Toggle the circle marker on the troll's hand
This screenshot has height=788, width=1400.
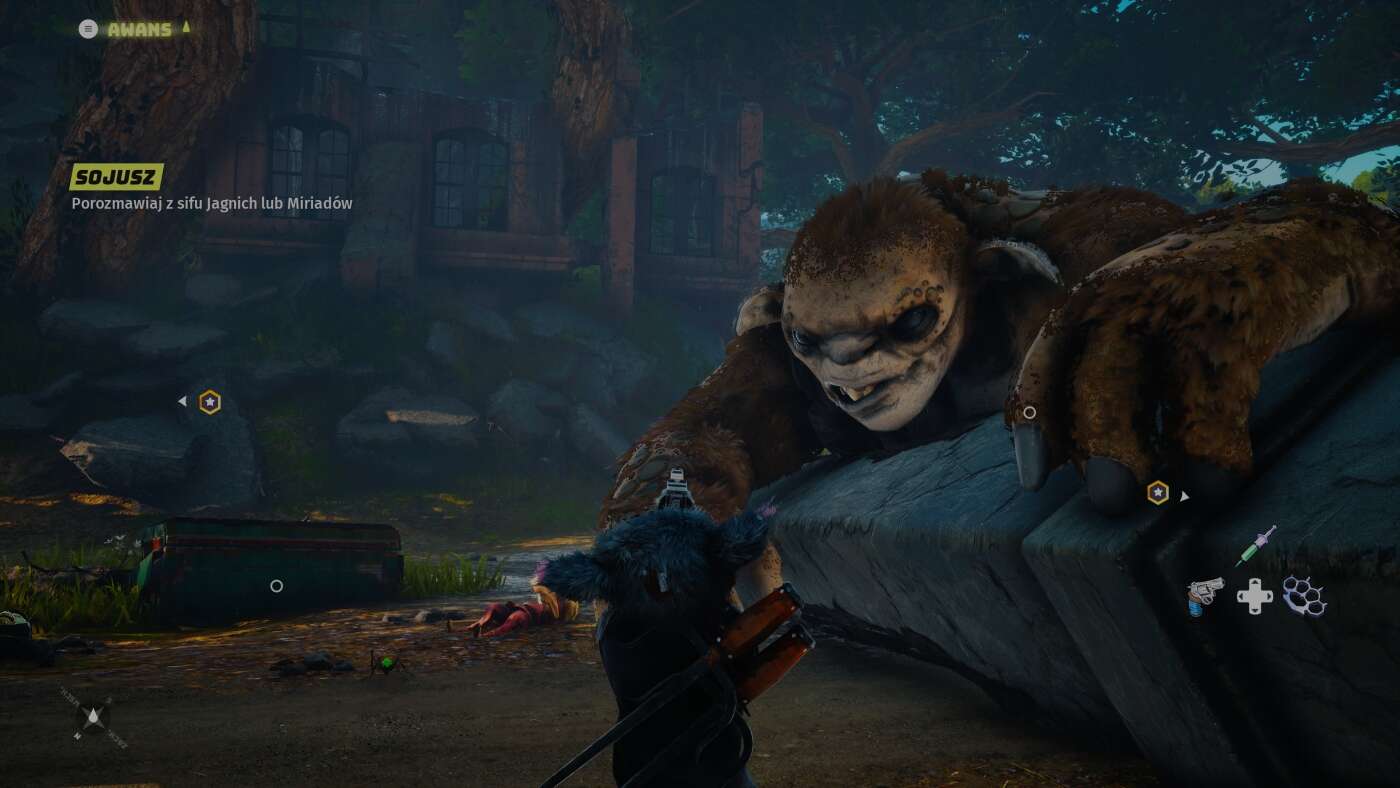[x=1030, y=412]
